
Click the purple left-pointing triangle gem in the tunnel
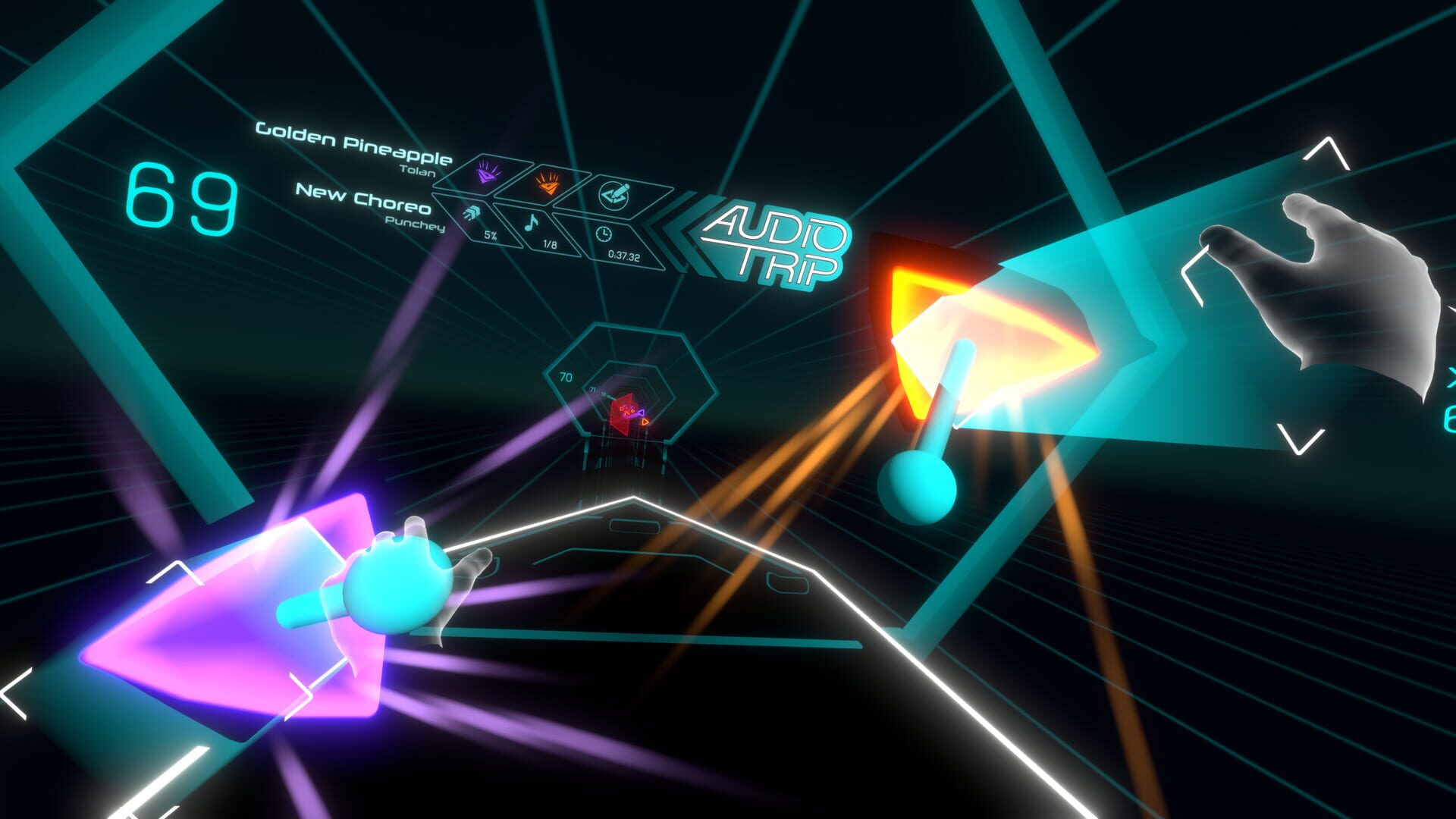pyautogui.click(x=641, y=413)
